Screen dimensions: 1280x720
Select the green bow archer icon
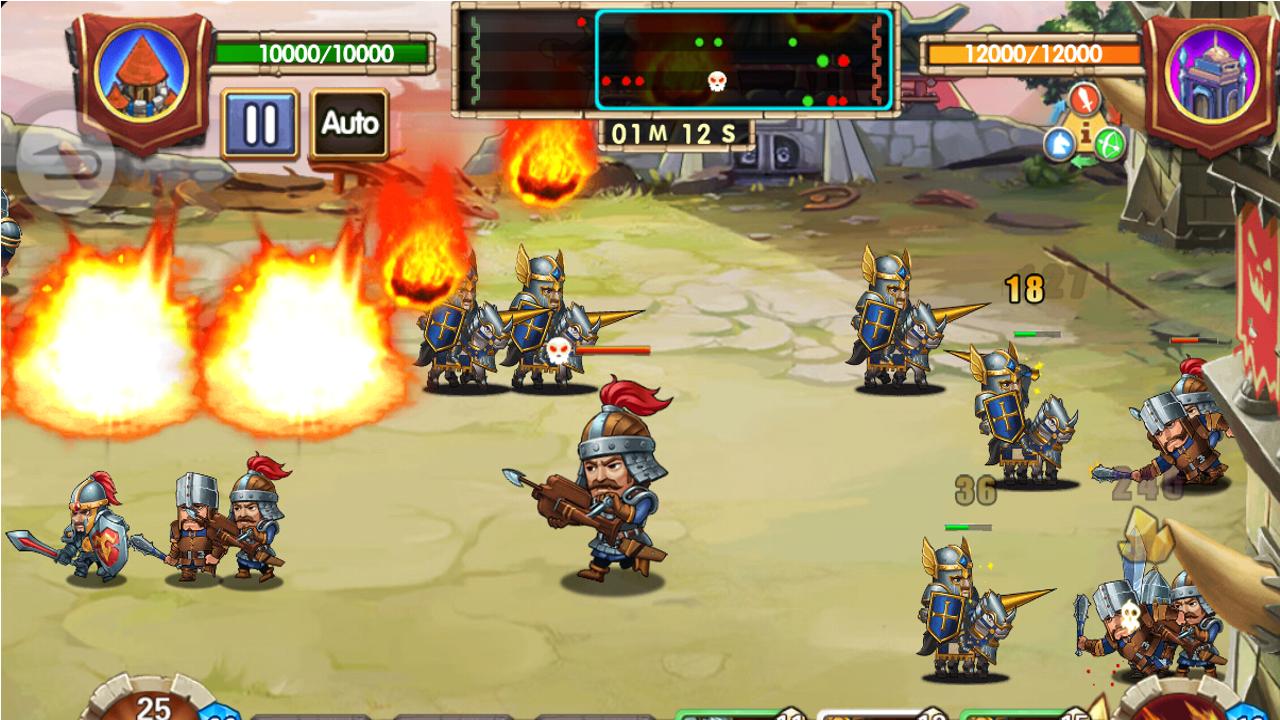point(1110,142)
